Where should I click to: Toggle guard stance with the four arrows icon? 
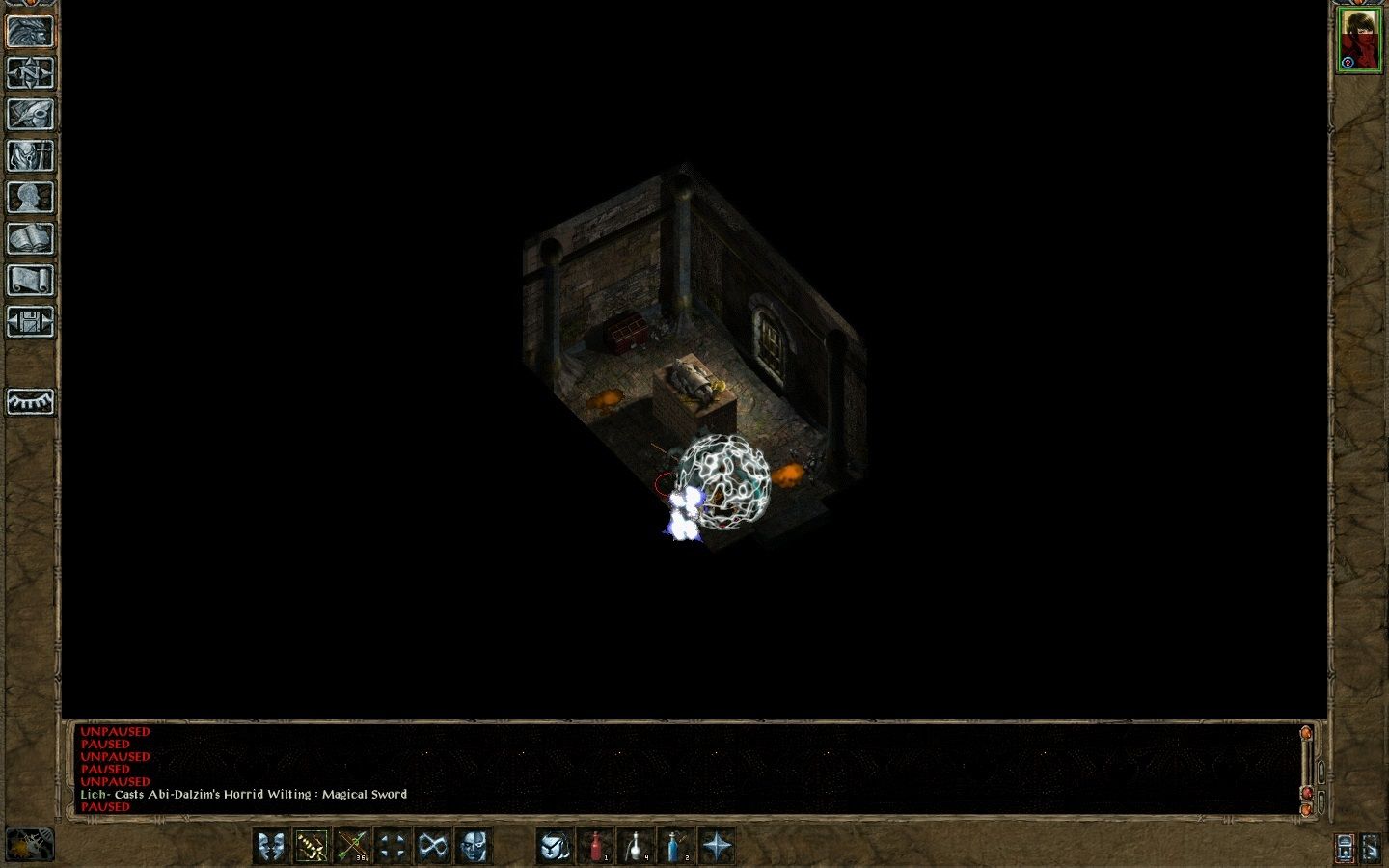(391, 847)
